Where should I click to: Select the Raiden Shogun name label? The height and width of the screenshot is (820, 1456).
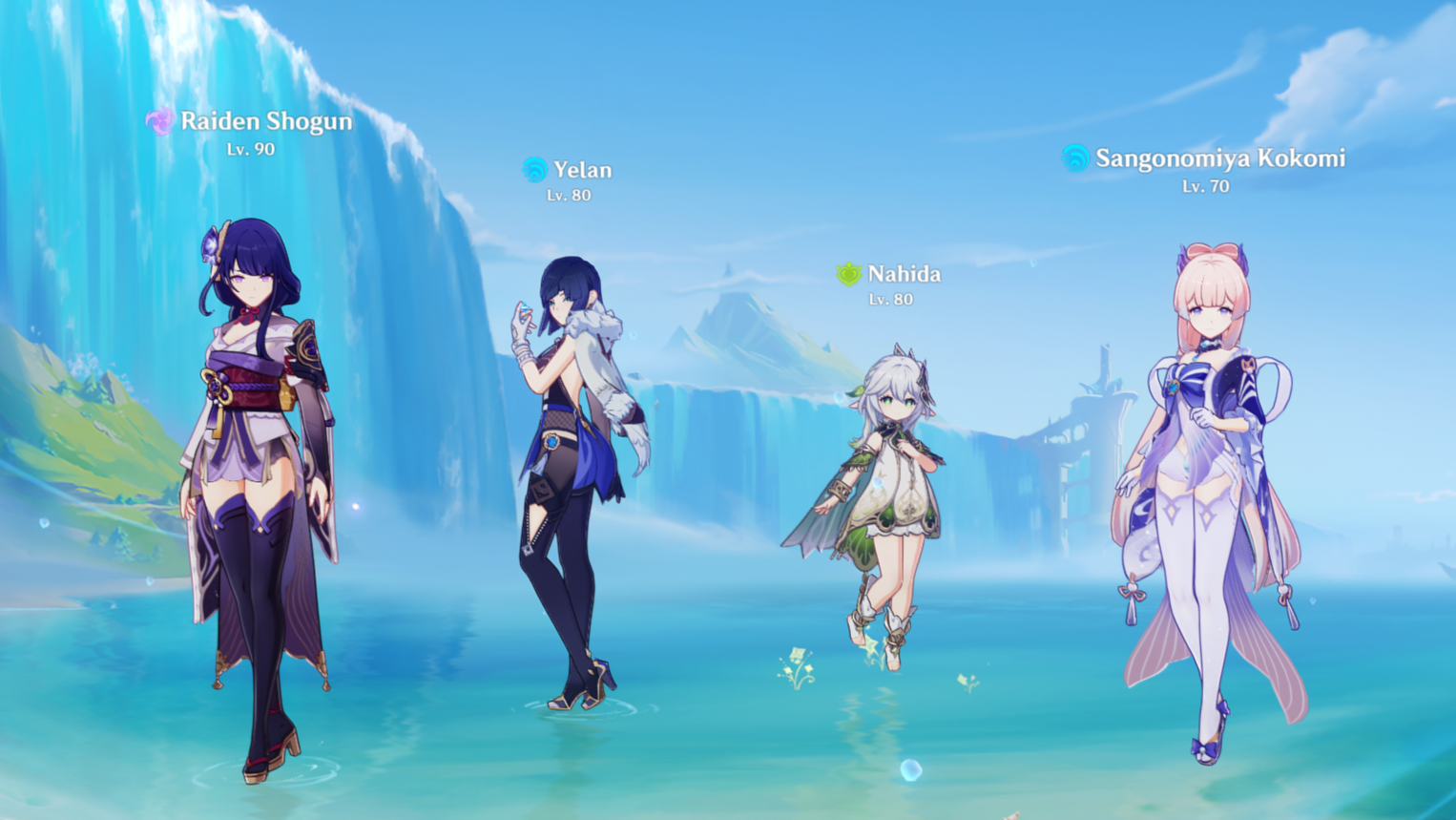pyautogui.click(x=265, y=121)
